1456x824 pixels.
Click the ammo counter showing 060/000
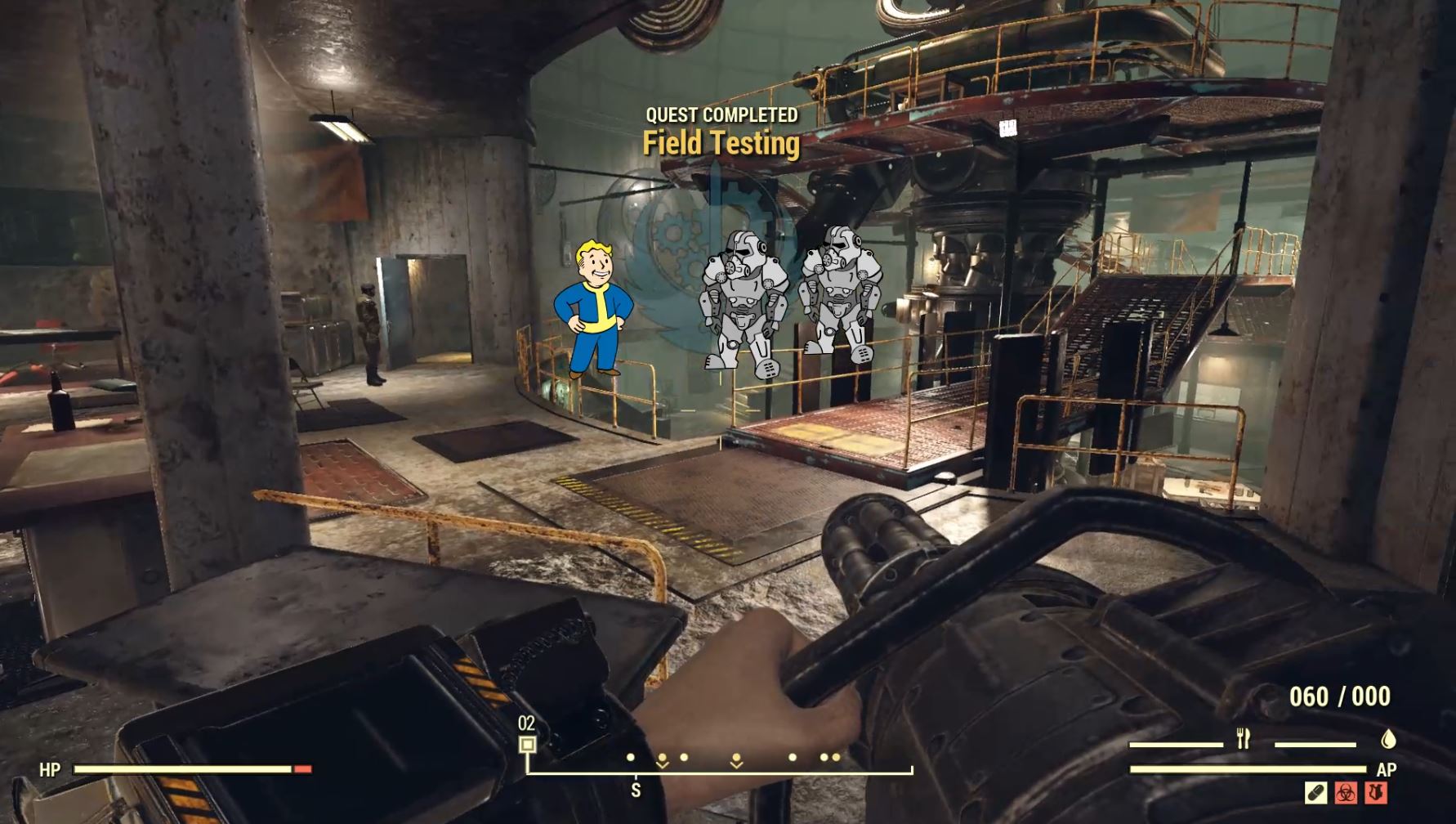pyautogui.click(x=1342, y=694)
